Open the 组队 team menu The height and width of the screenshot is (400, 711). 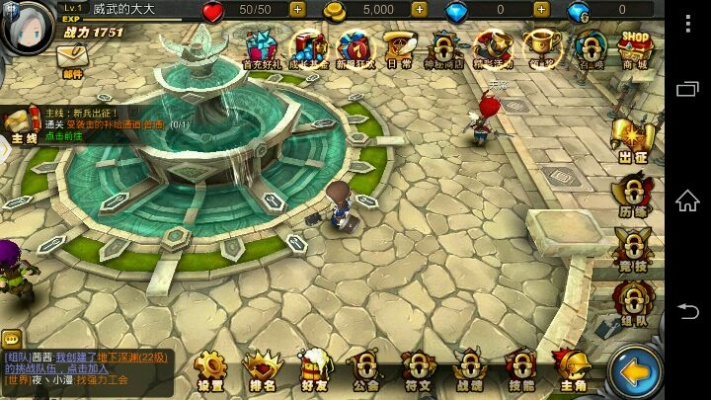pos(633,301)
